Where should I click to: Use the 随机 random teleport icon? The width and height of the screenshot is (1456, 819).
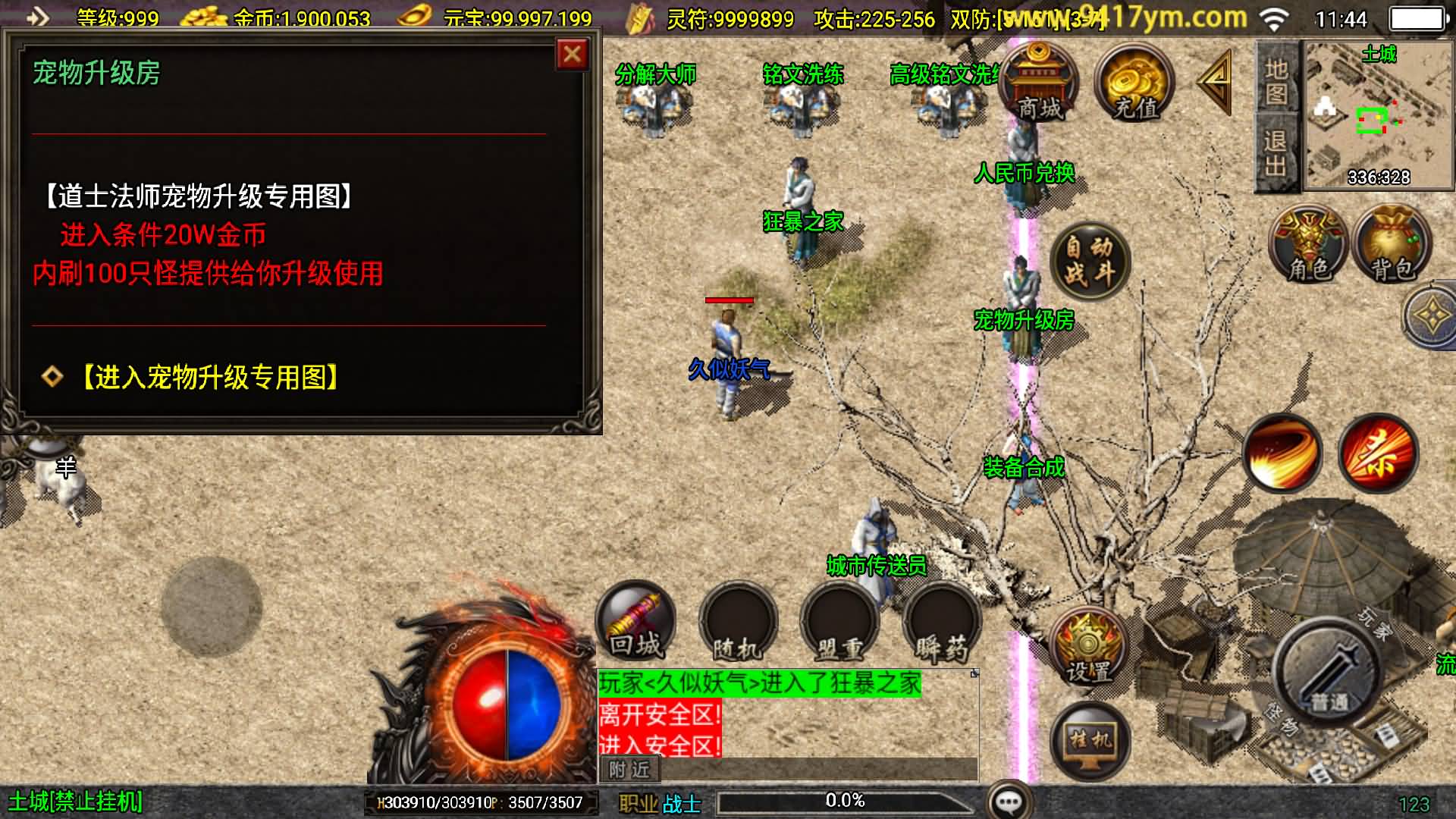736,623
